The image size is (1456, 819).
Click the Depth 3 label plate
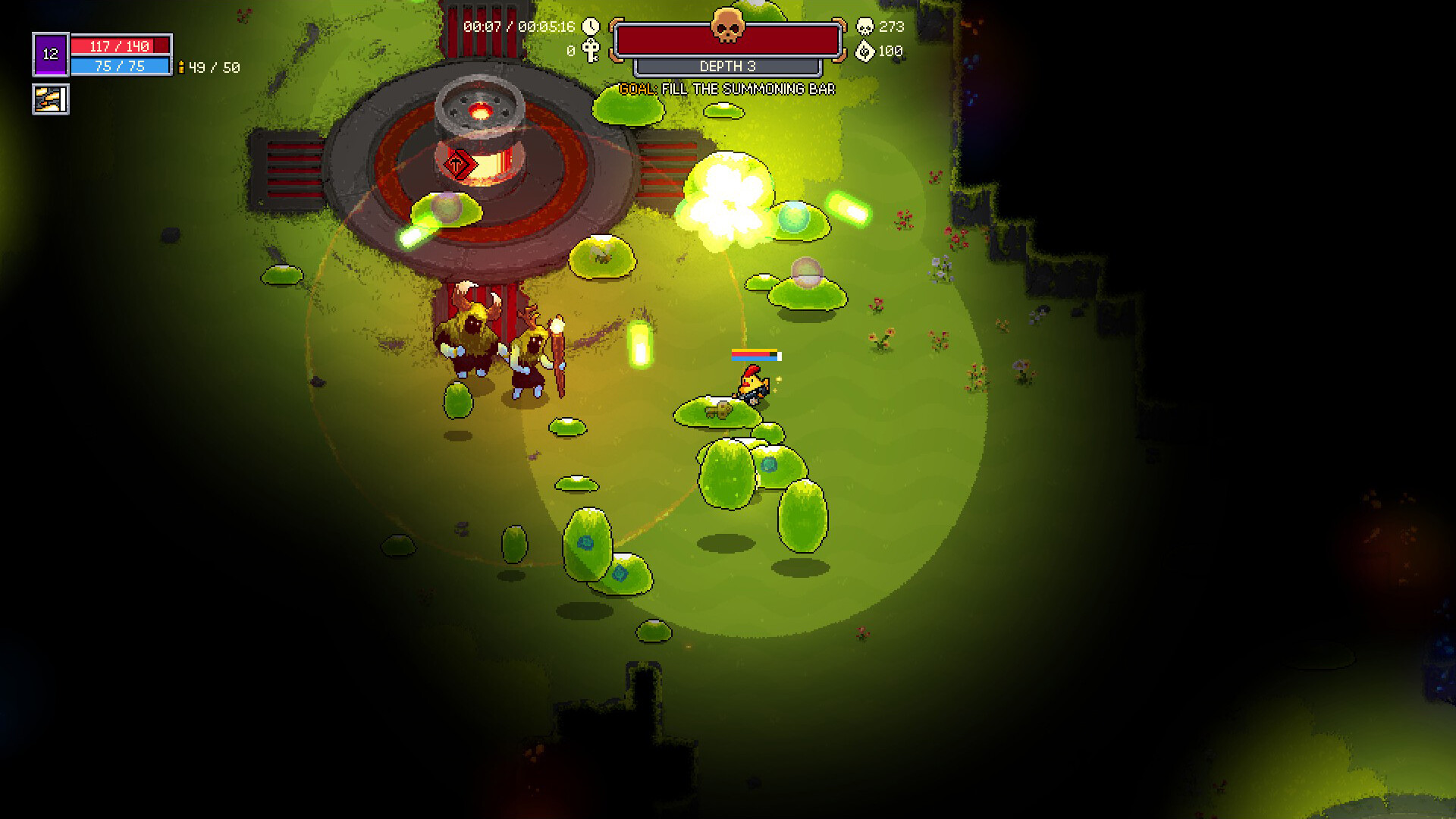click(x=727, y=67)
